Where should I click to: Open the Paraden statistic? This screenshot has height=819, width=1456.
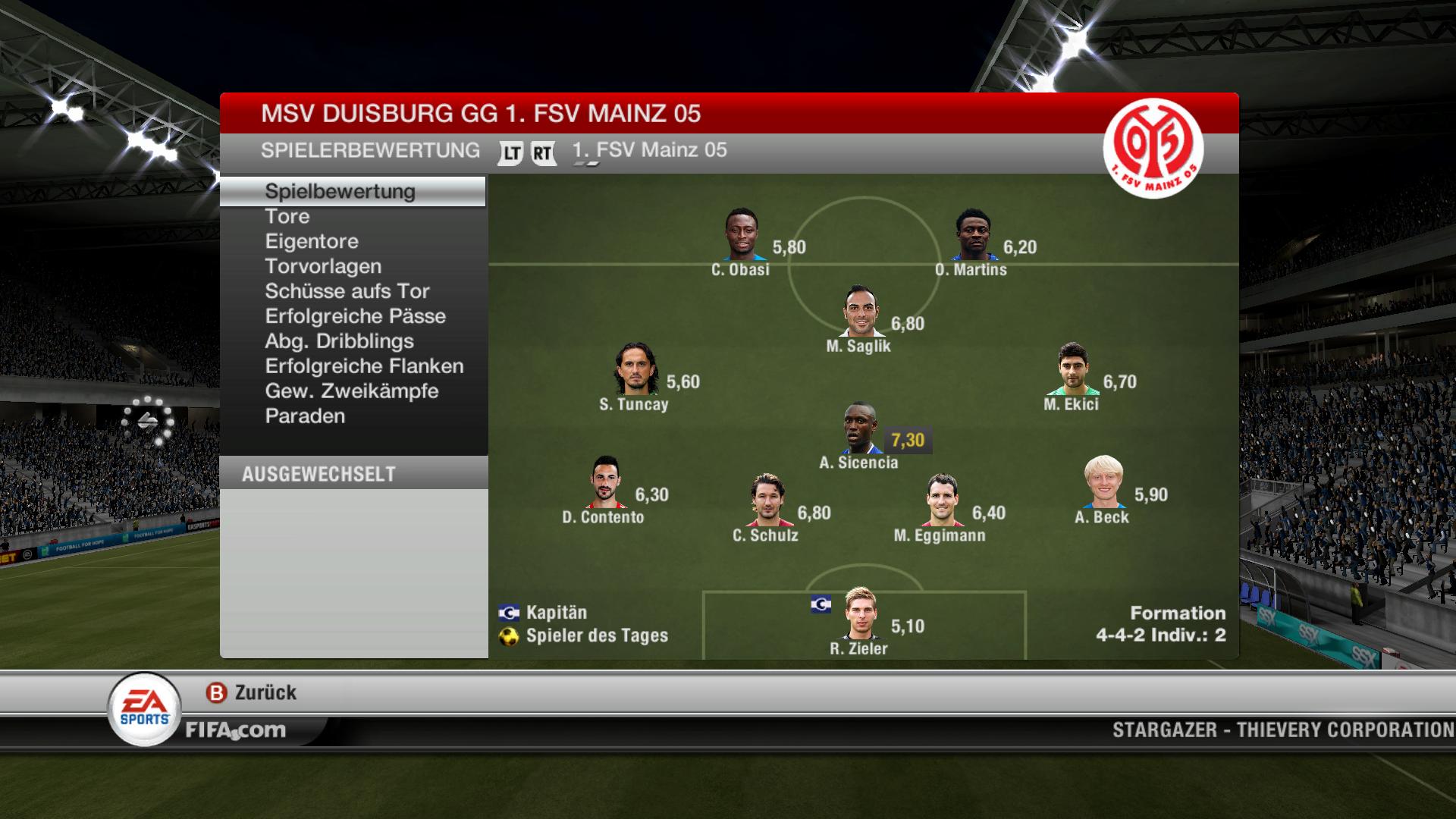click(305, 416)
